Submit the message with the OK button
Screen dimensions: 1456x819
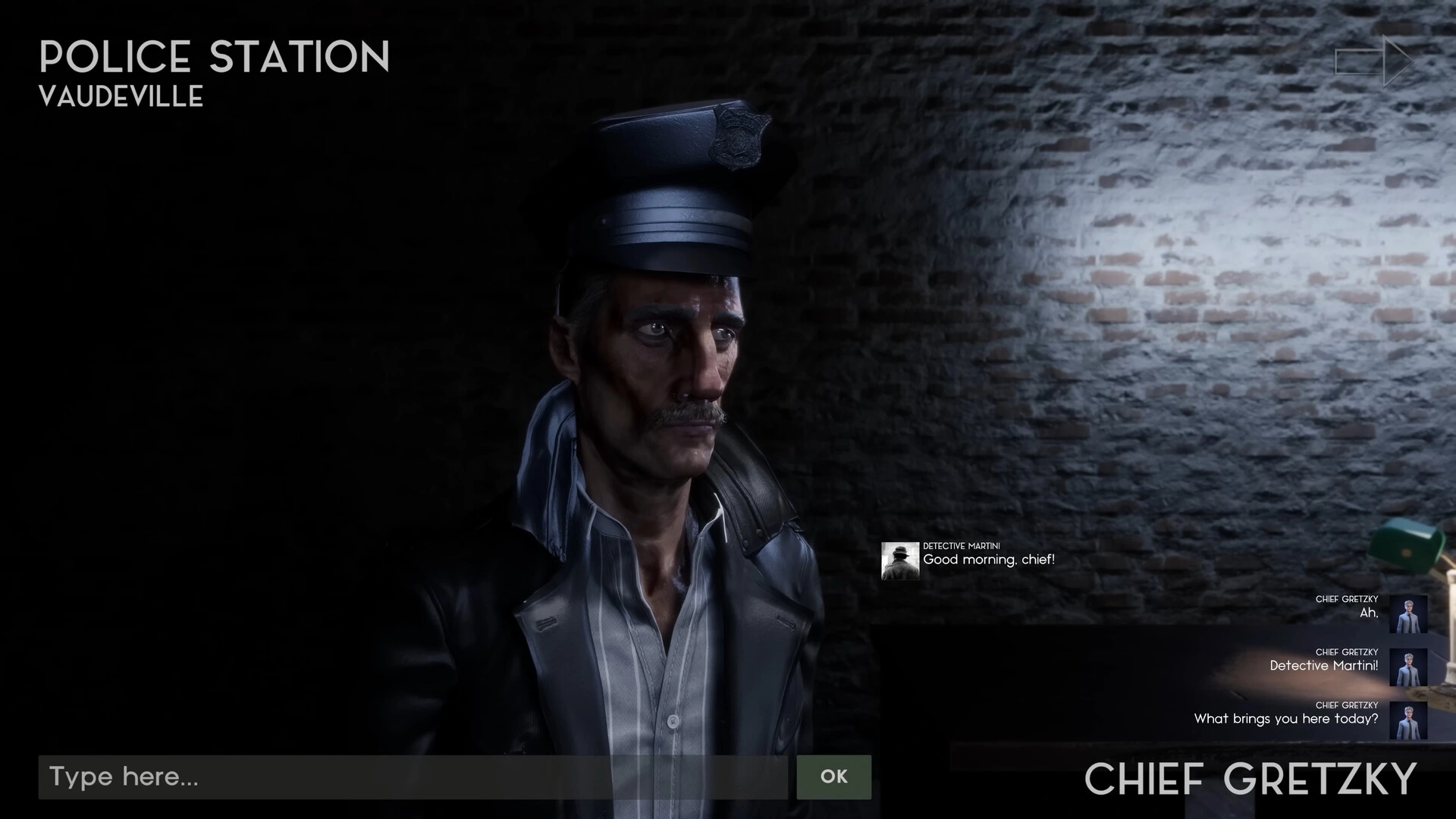tap(833, 777)
